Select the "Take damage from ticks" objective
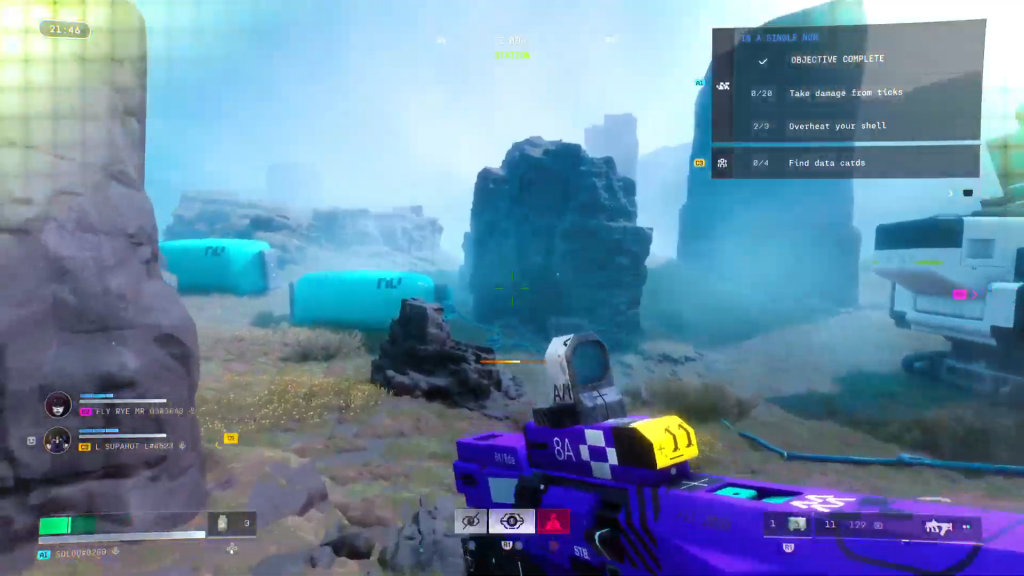The width and height of the screenshot is (1024, 576). pyautogui.click(x=845, y=93)
